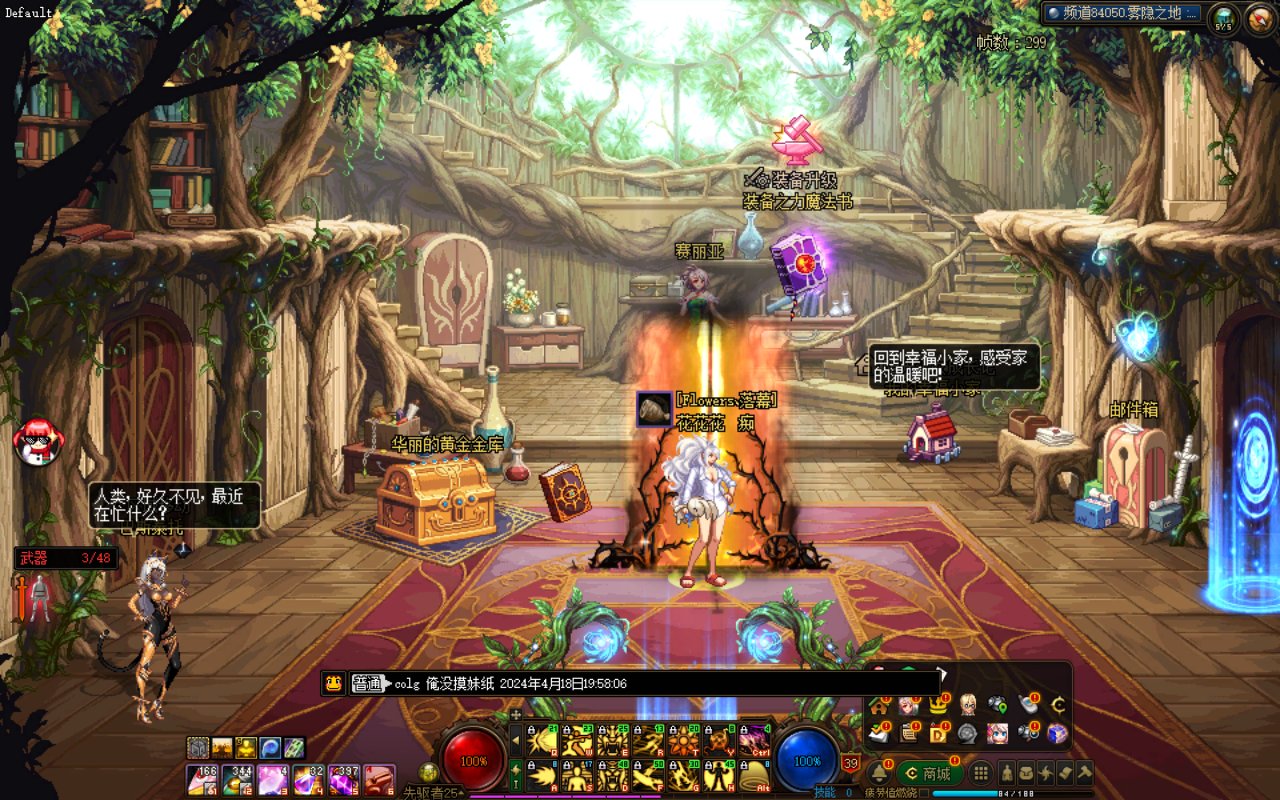Click the calendar D icon

(938, 733)
